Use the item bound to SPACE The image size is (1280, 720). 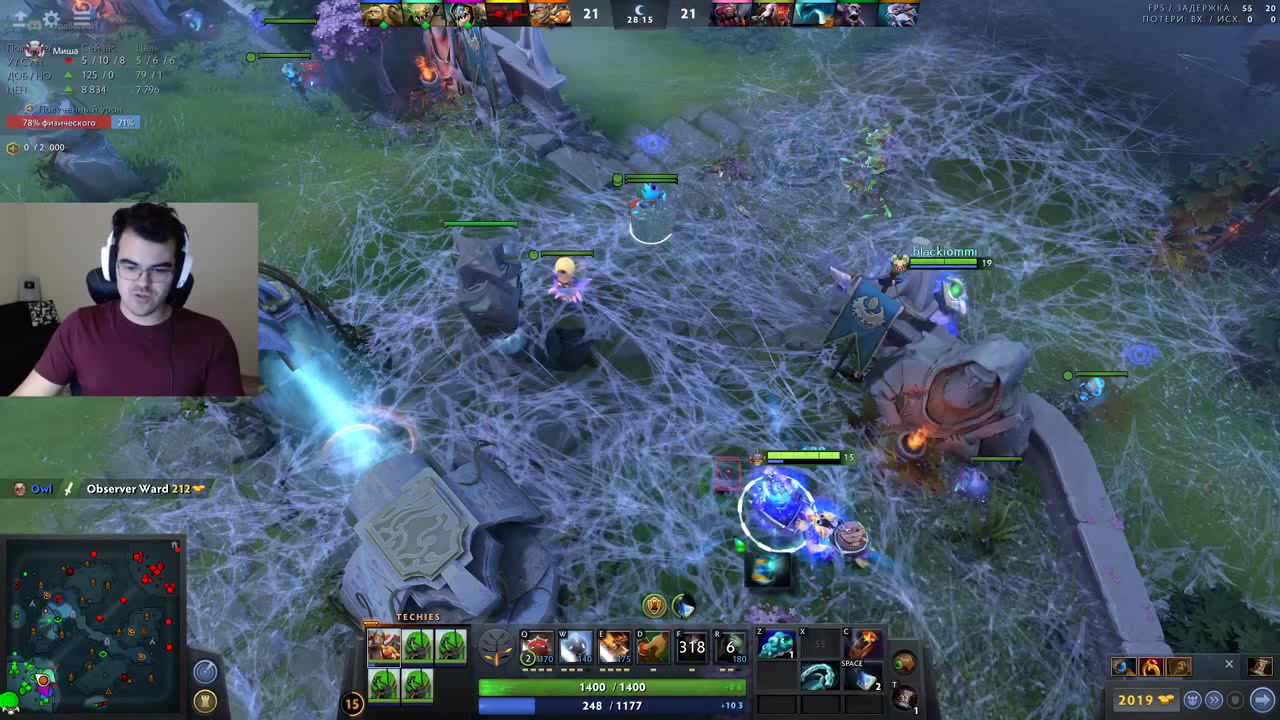(864, 677)
